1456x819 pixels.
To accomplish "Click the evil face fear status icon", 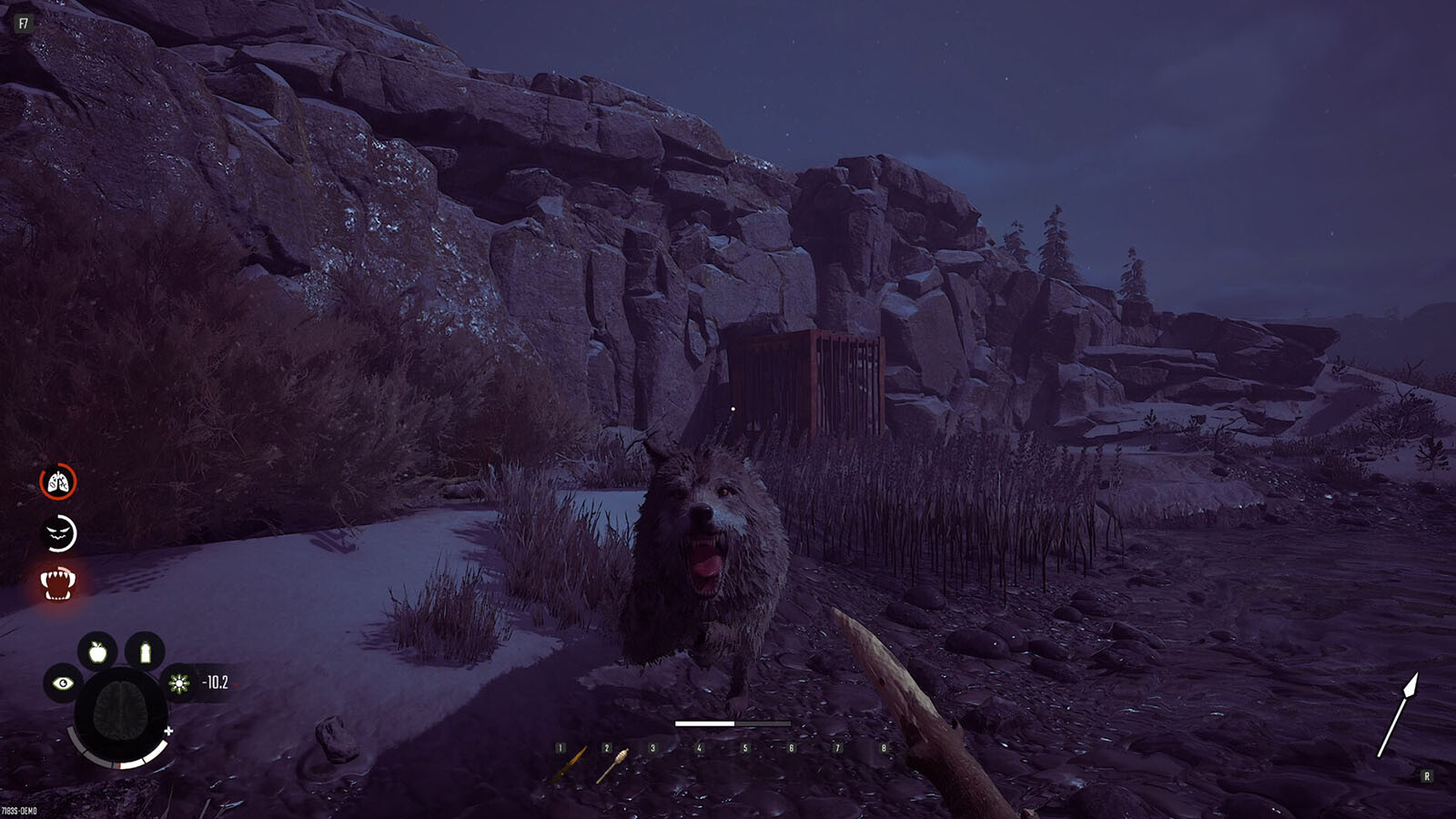I will [58, 533].
